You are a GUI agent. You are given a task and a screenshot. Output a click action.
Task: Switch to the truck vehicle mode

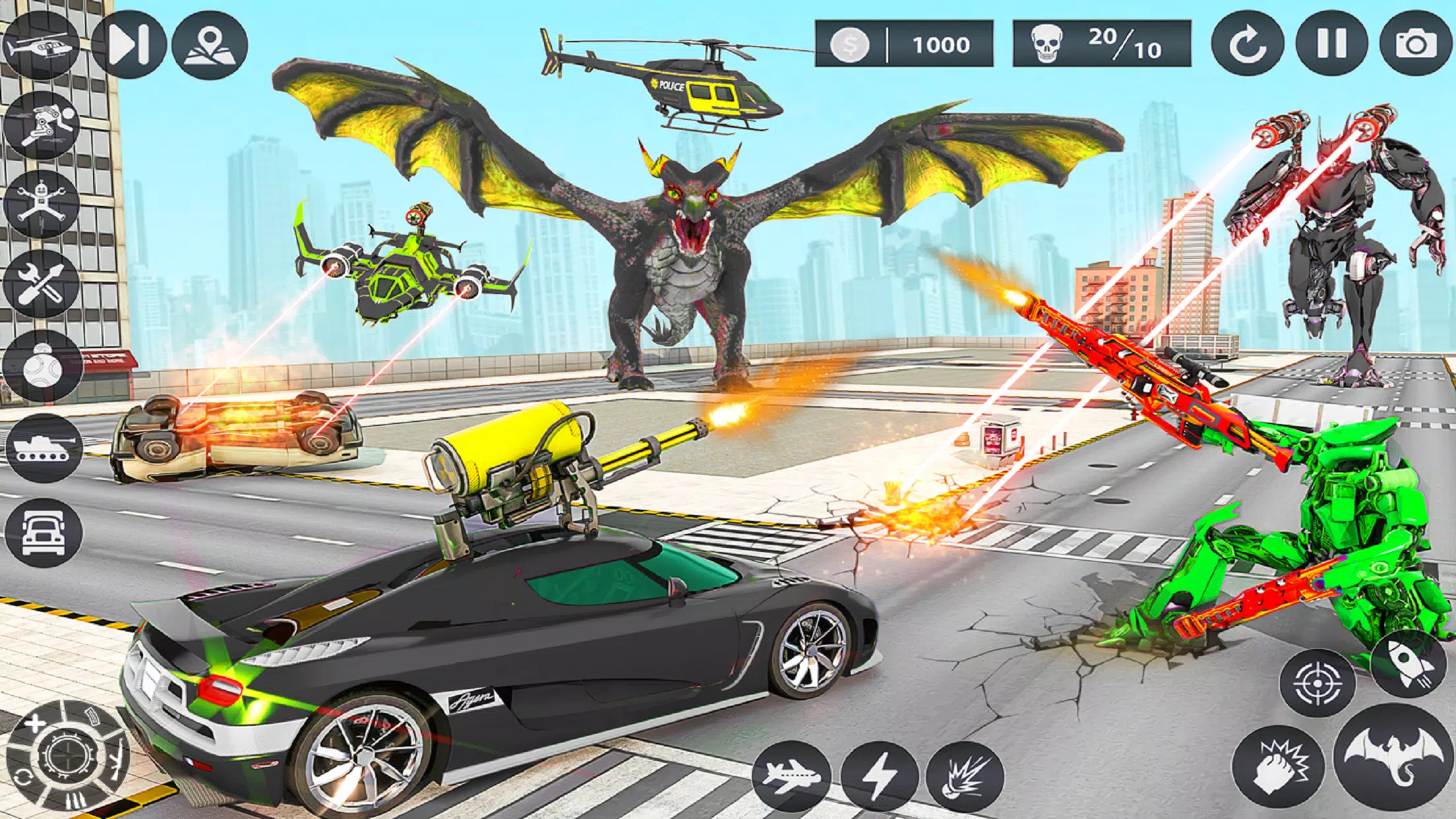(x=44, y=531)
